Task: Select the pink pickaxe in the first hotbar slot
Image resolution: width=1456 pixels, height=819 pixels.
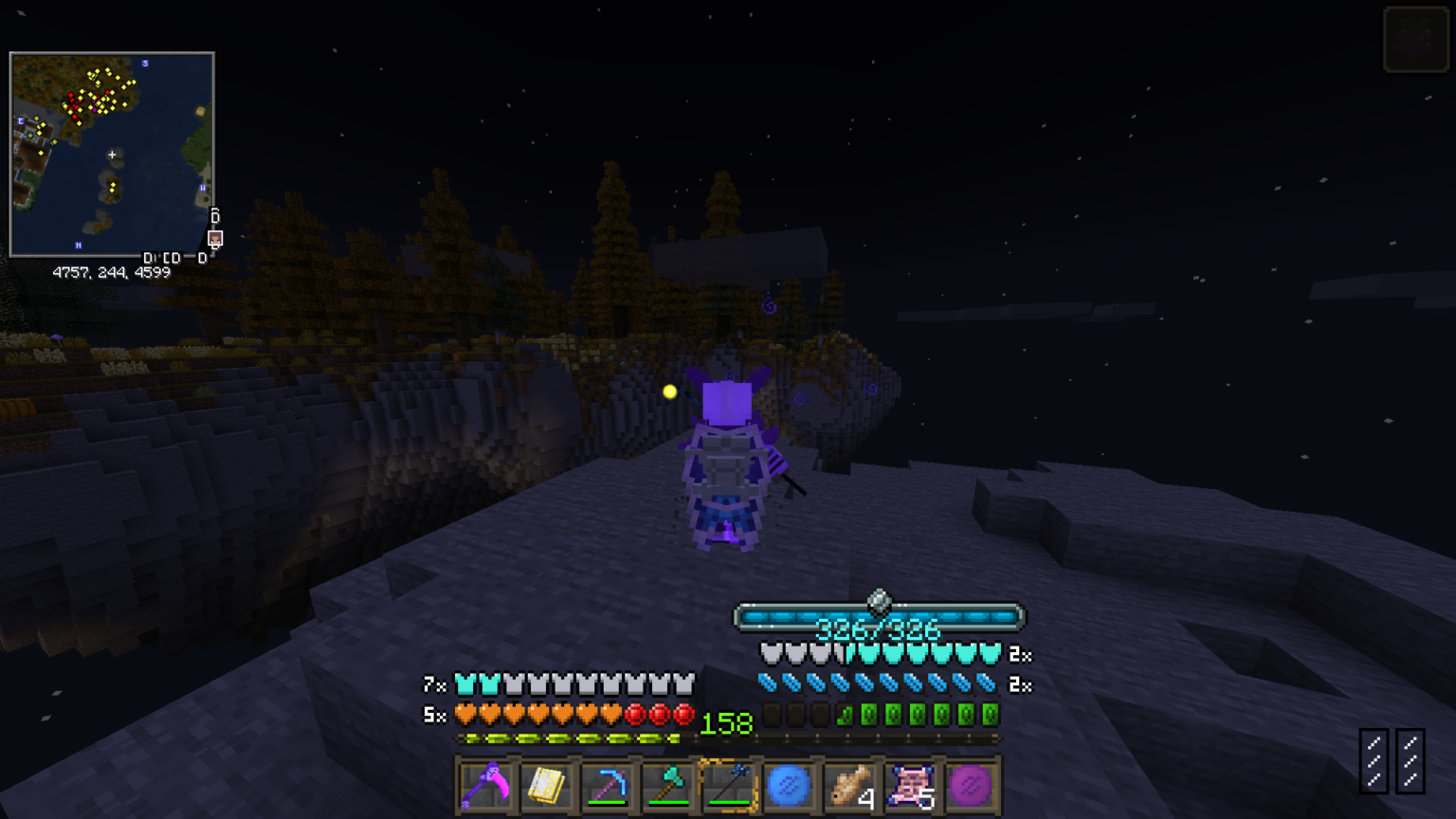Action: point(486,786)
